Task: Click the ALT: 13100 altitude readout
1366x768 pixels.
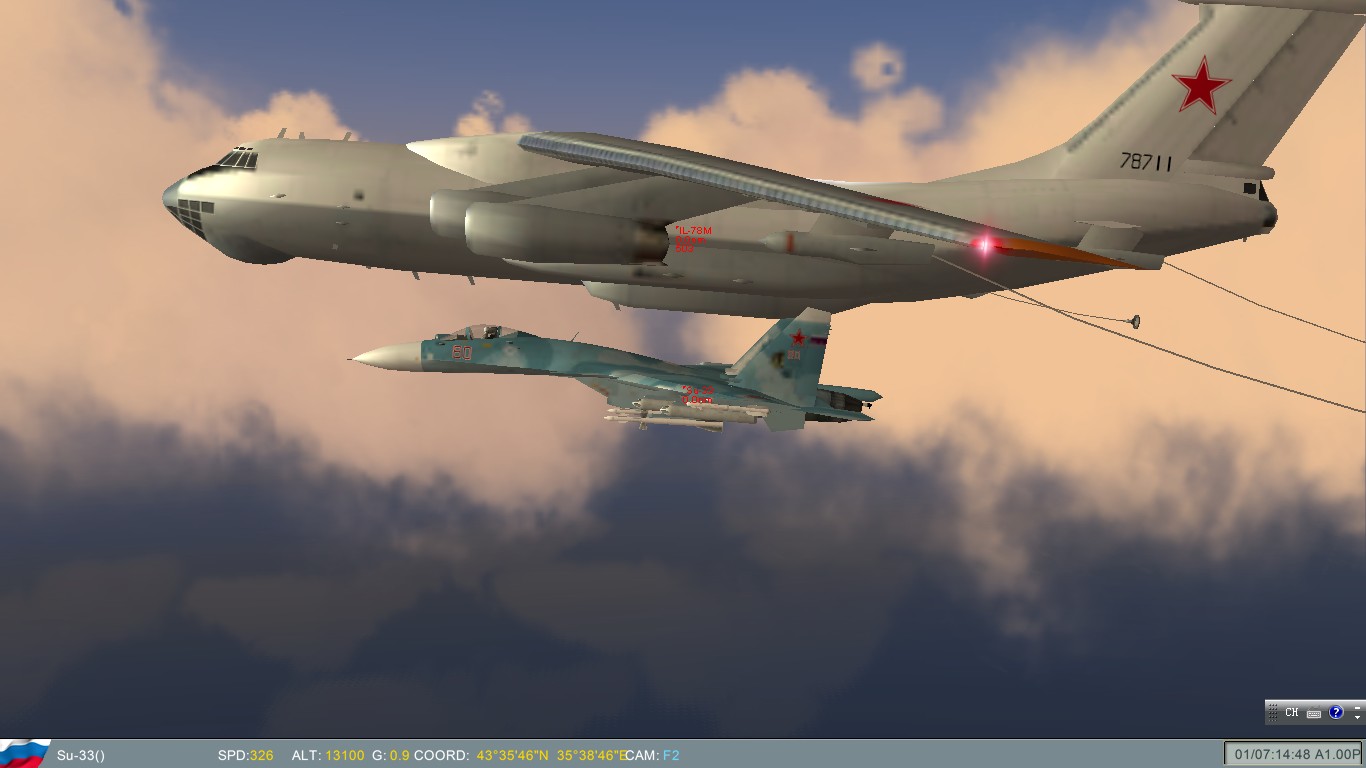Action: [x=327, y=756]
